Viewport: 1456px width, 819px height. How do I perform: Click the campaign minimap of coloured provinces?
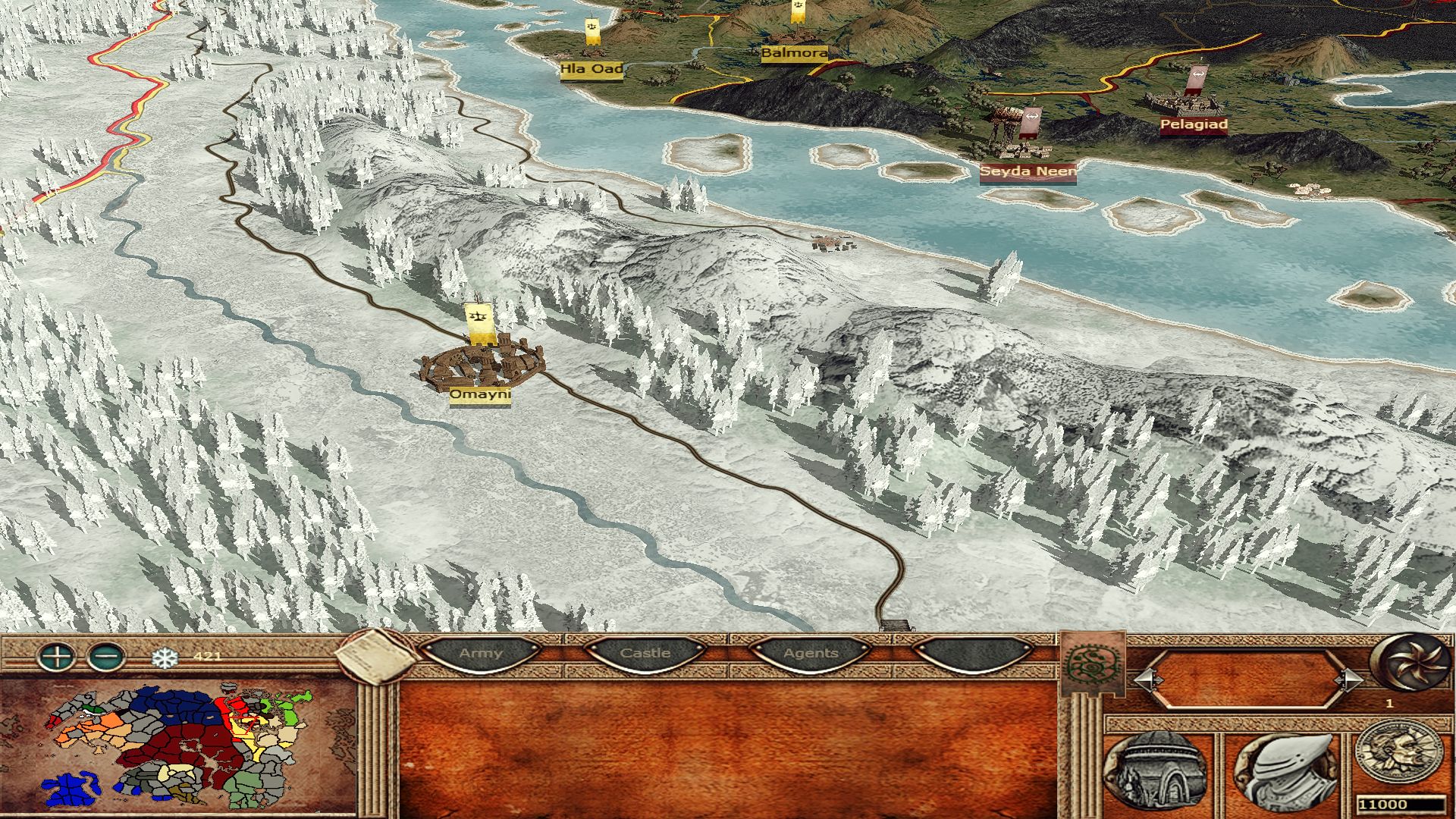tap(178, 747)
